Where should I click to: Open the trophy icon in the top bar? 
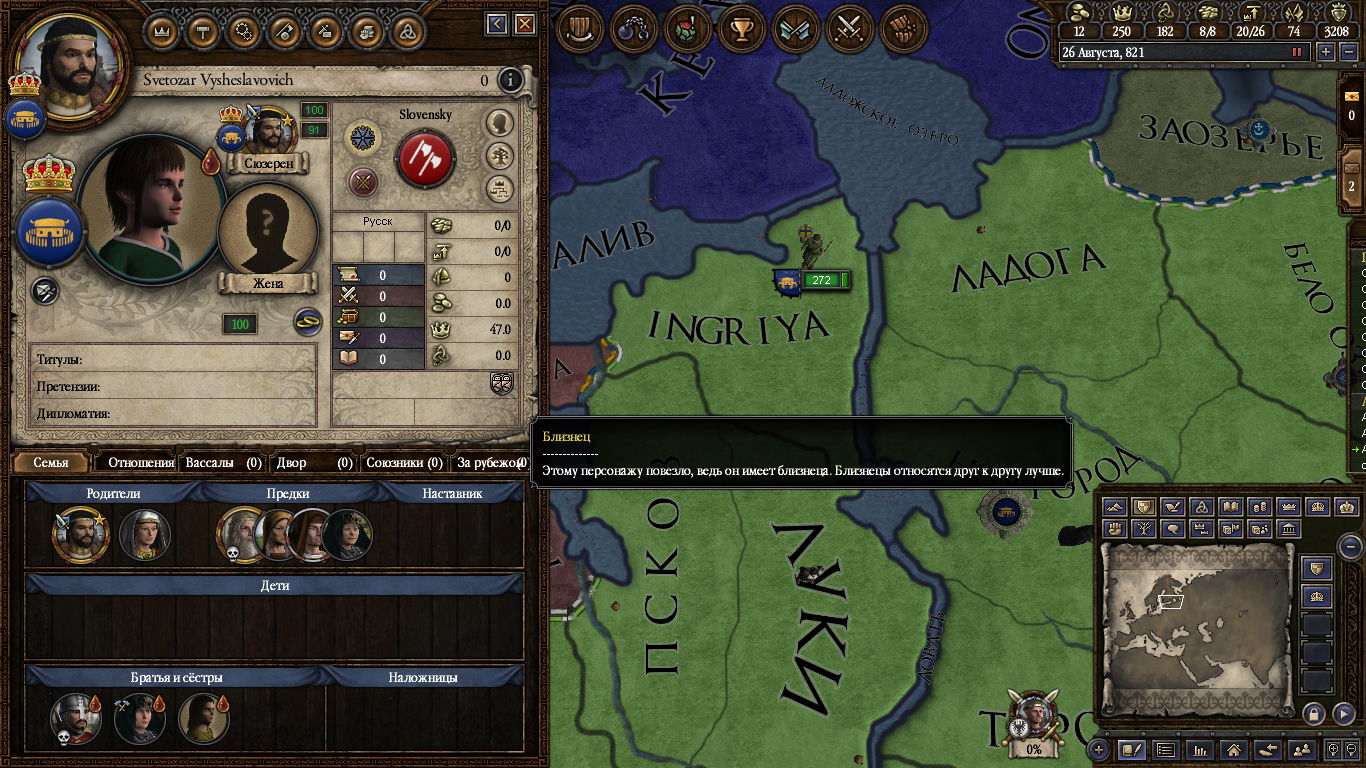[x=741, y=28]
